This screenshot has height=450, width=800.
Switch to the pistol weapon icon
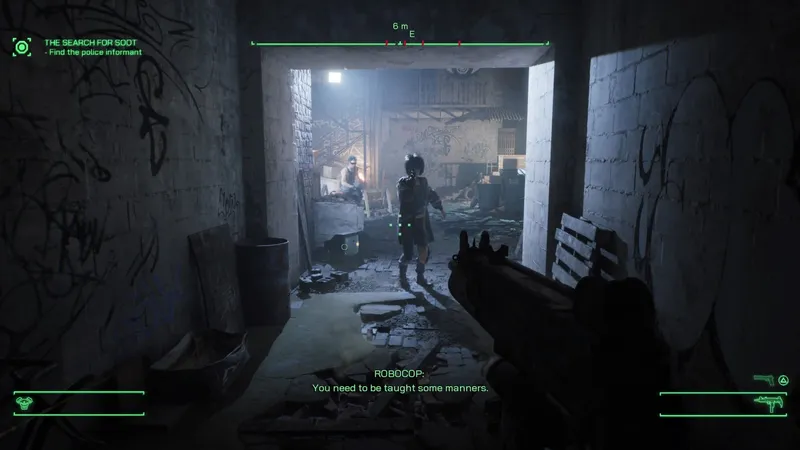pos(763,381)
